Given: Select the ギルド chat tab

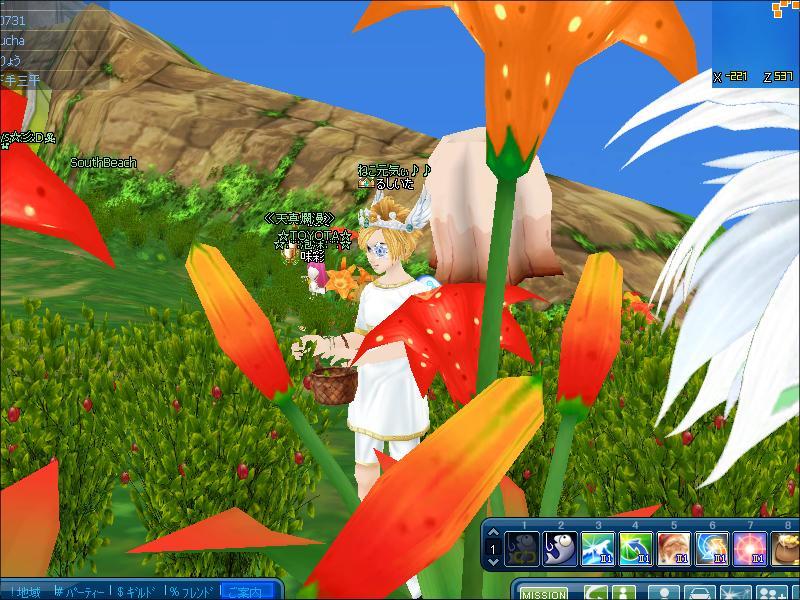Looking at the screenshot, I should (140, 592).
